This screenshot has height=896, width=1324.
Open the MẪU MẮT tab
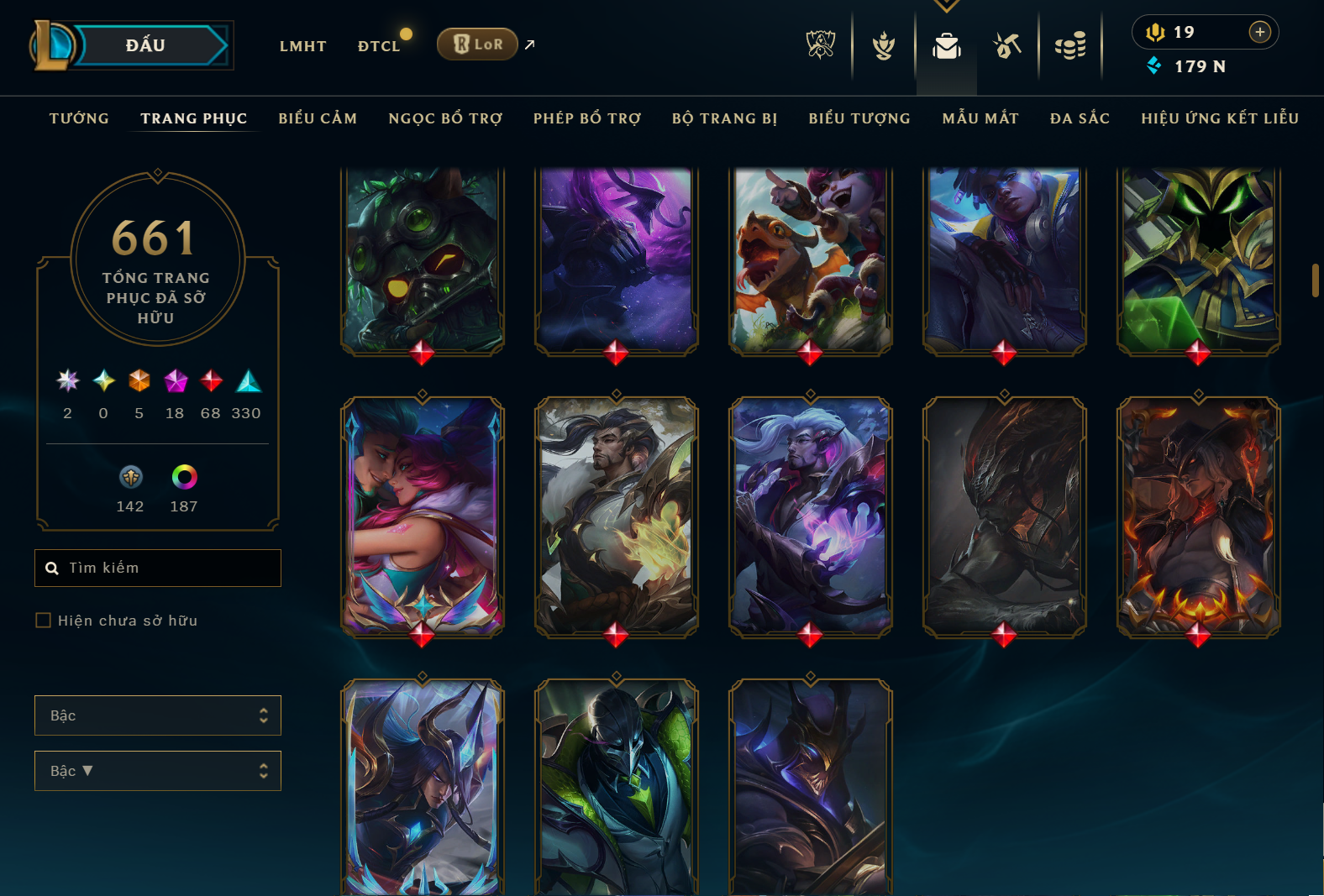980,118
